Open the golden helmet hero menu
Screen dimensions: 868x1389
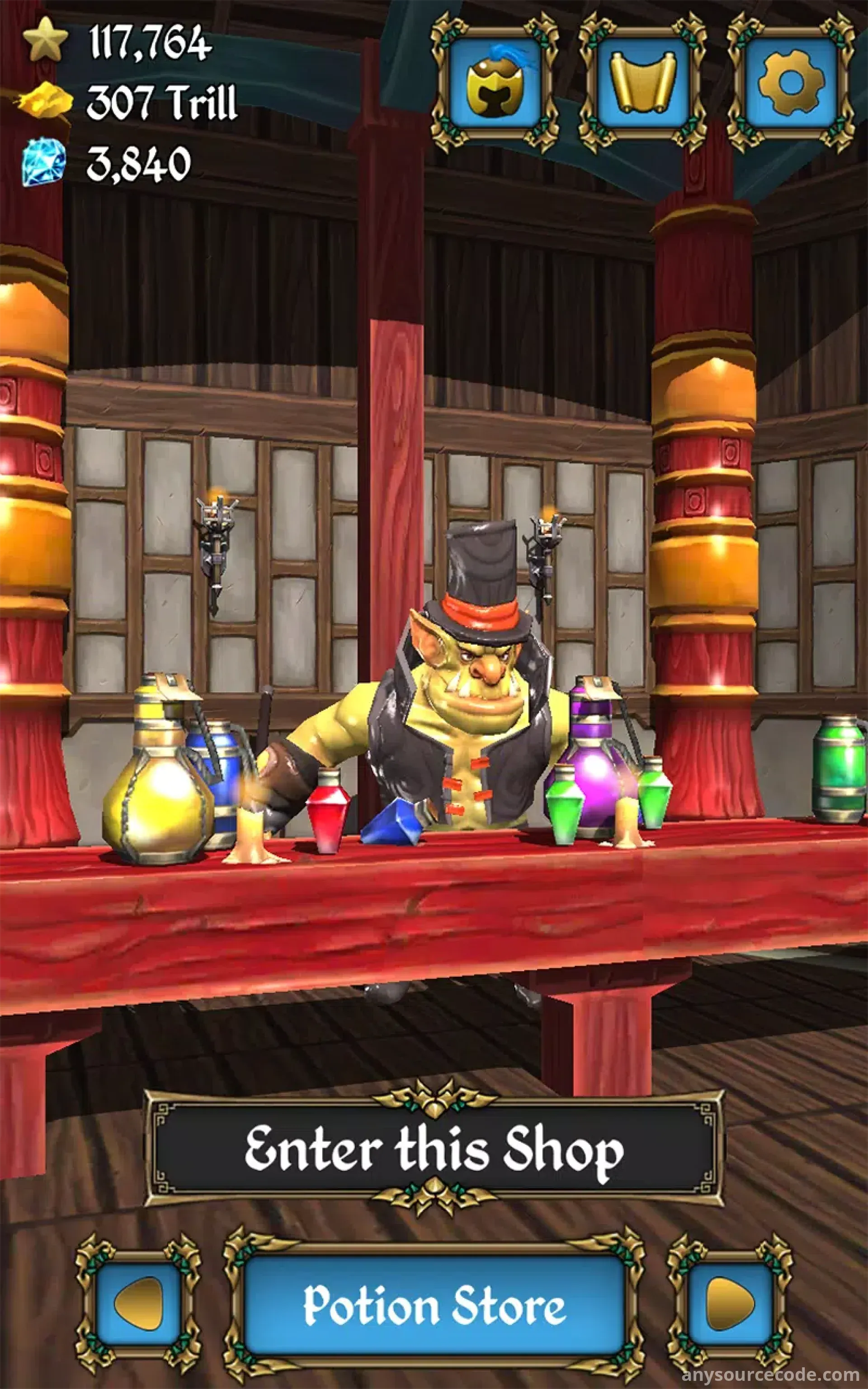coord(494,84)
